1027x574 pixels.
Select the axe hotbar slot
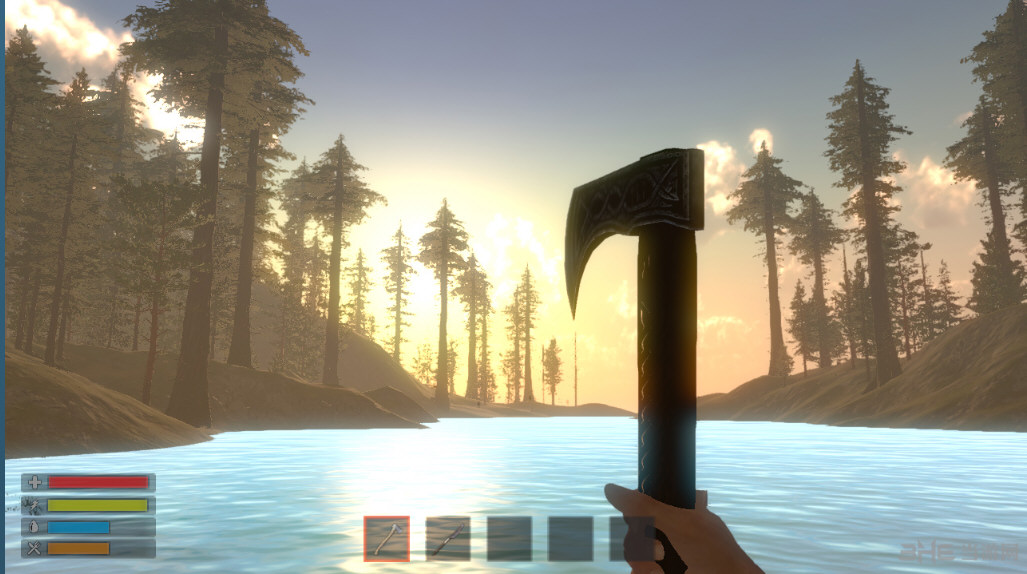click(x=386, y=539)
